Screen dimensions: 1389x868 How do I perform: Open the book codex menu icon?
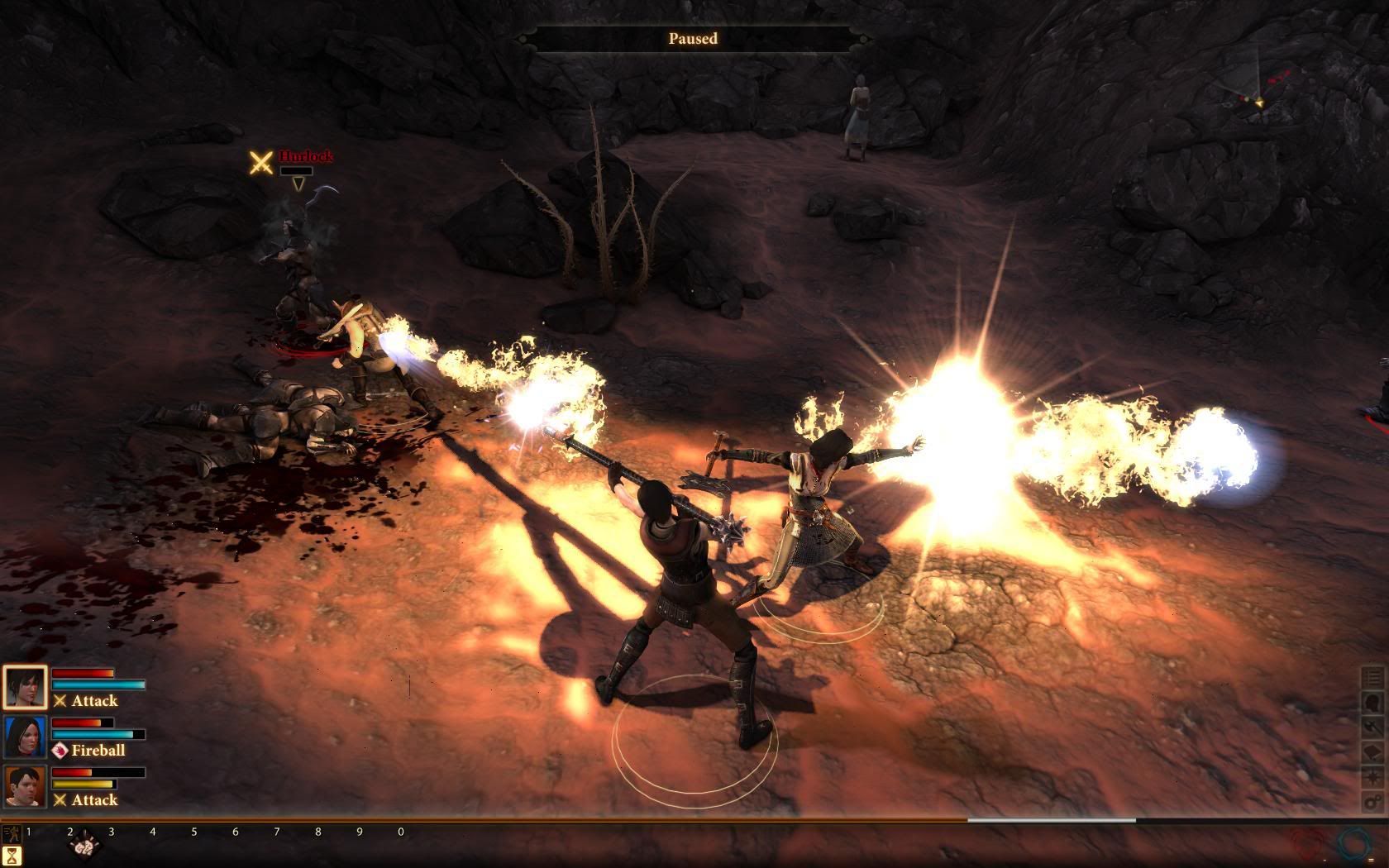(x=1373, y=751)
